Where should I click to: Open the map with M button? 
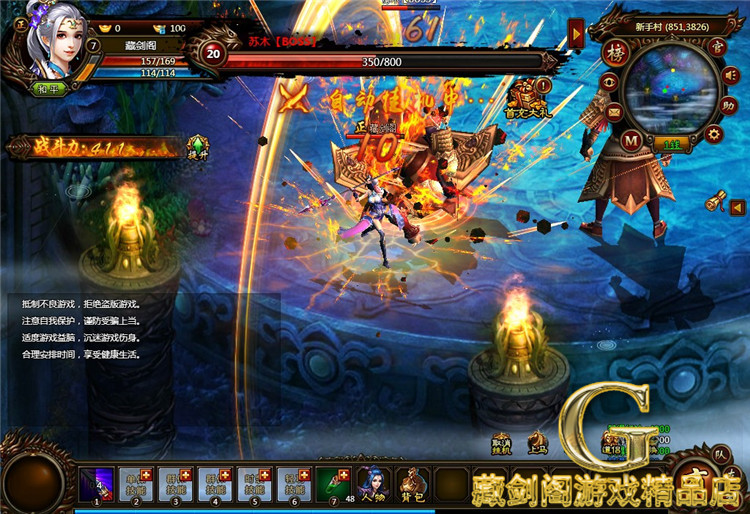click(x=631, y=140)
